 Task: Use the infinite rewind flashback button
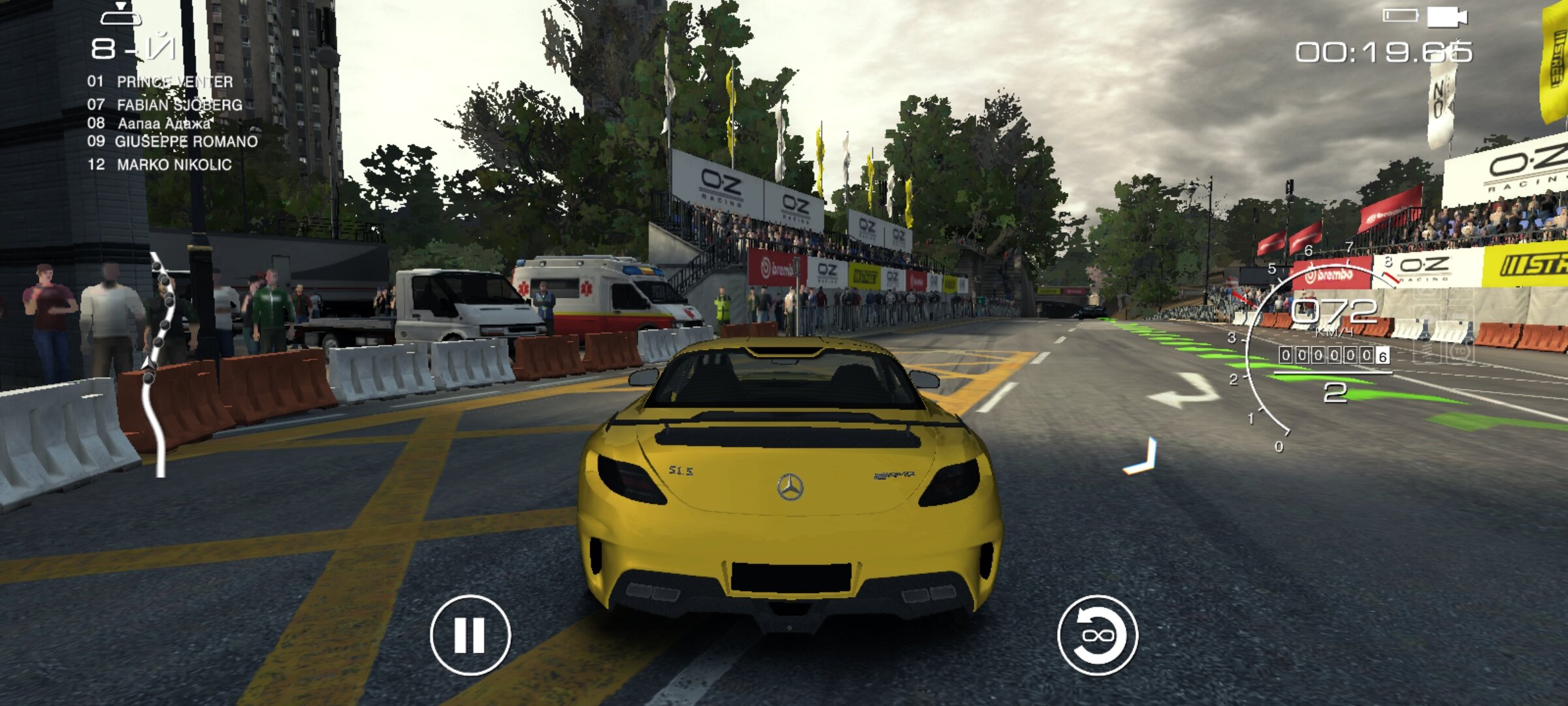click(1098, 635)
